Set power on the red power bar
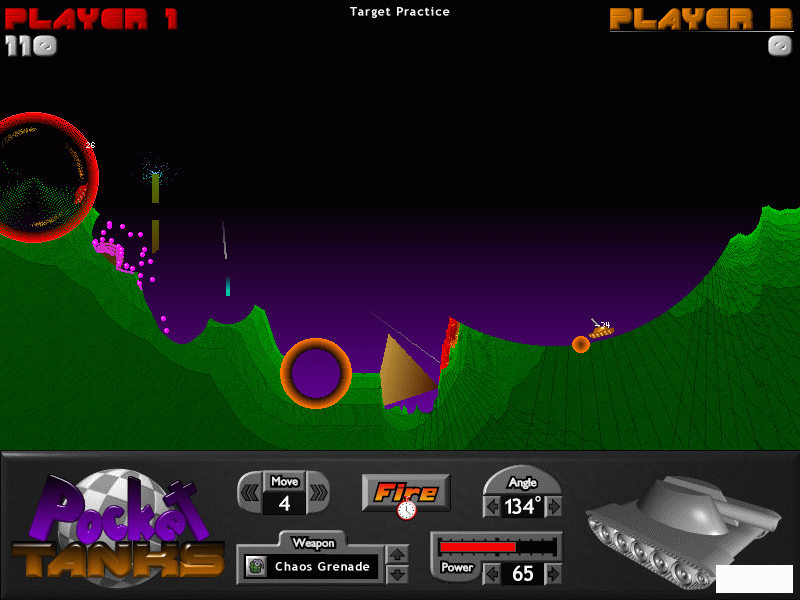800x600 pixels. click(x=497, y=547)
